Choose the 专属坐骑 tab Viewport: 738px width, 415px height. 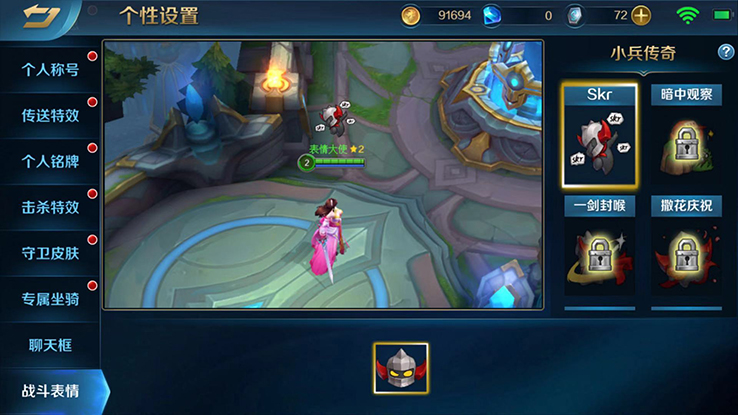pyautogui.click(x=50, y=300)
